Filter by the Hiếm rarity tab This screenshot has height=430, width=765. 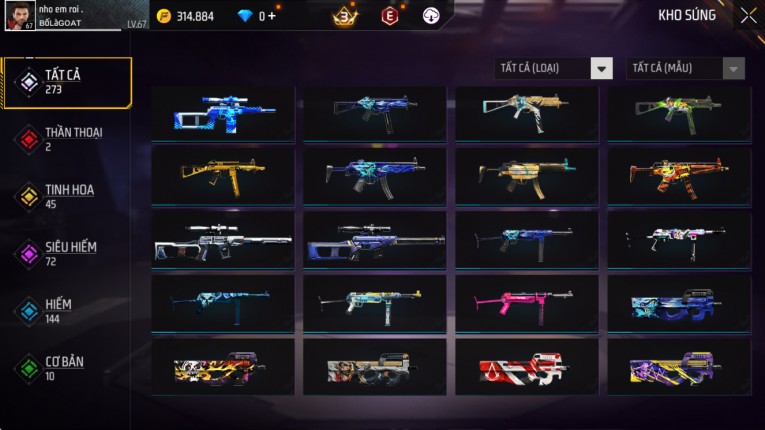[67, 309]
